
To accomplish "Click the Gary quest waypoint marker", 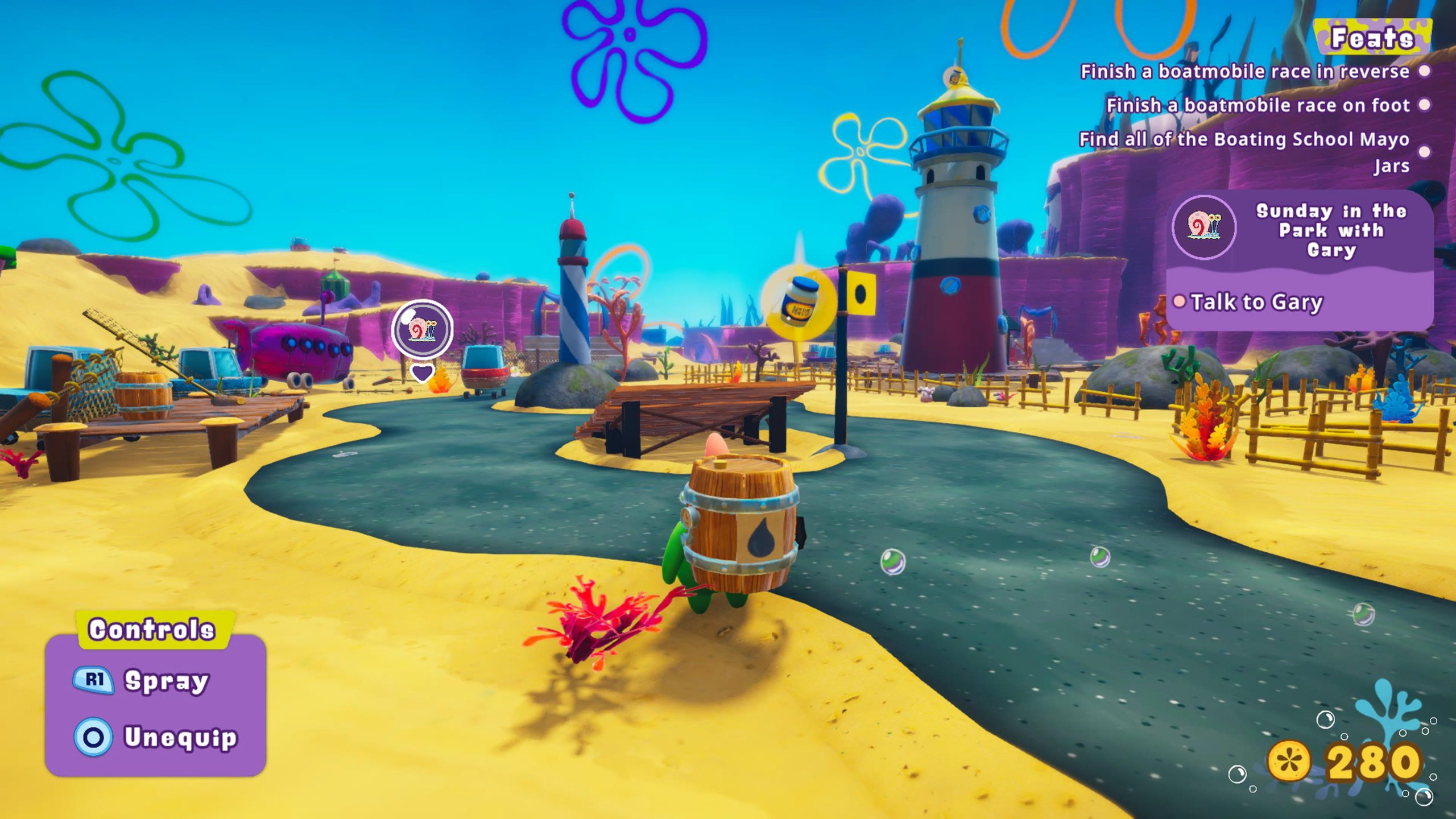I will click(422, 330).
